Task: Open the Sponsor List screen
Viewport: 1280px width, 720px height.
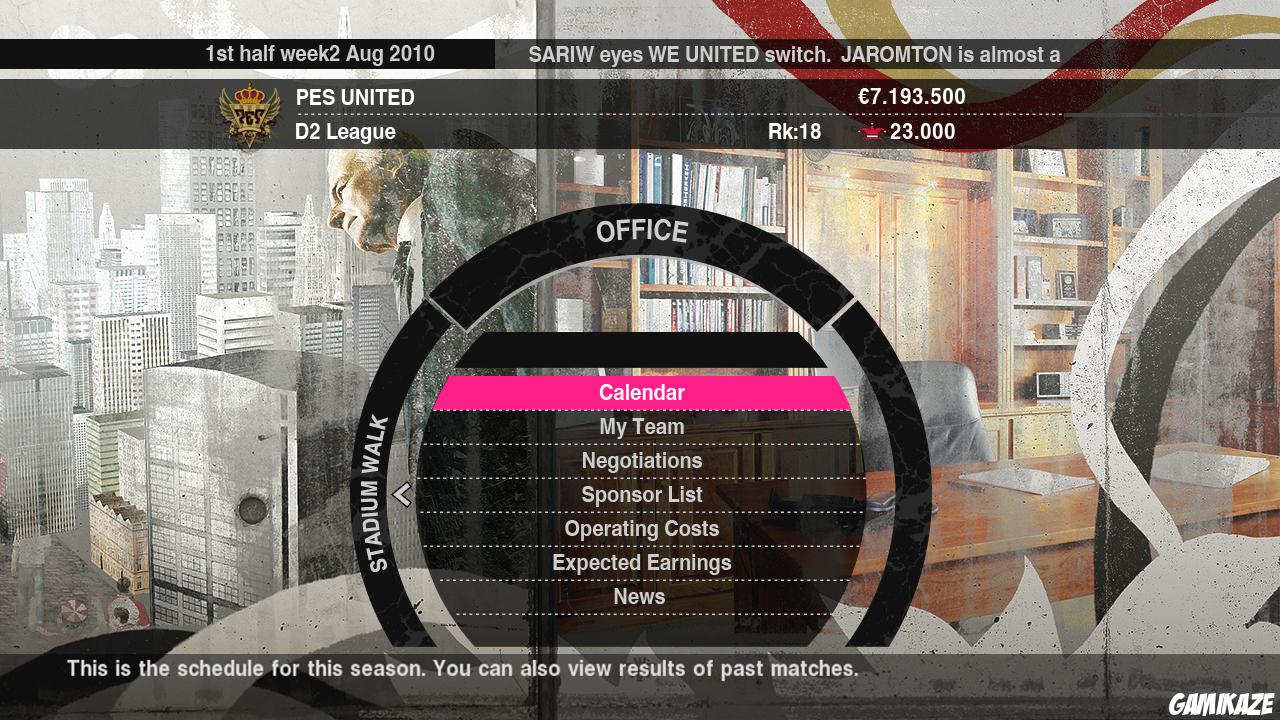Action: pos(642,494)
